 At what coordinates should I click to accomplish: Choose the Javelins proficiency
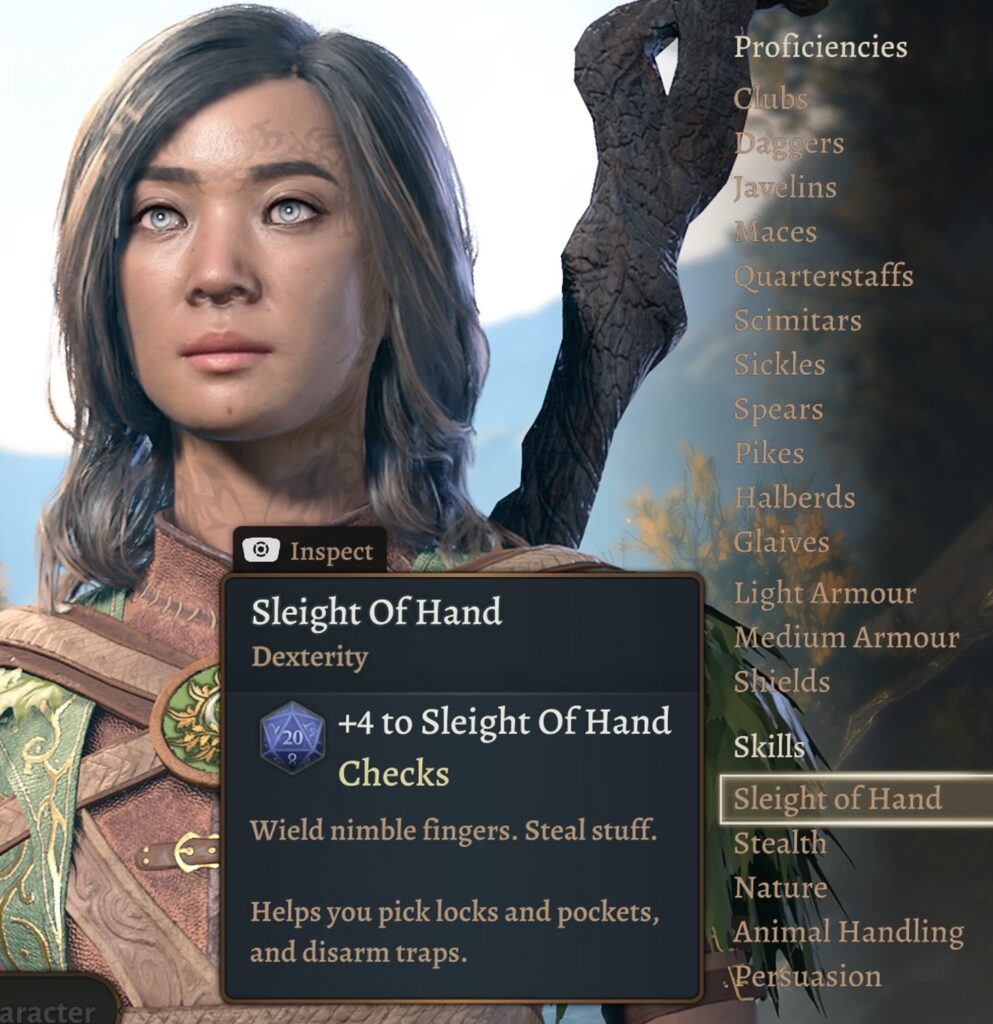(785, 188)
